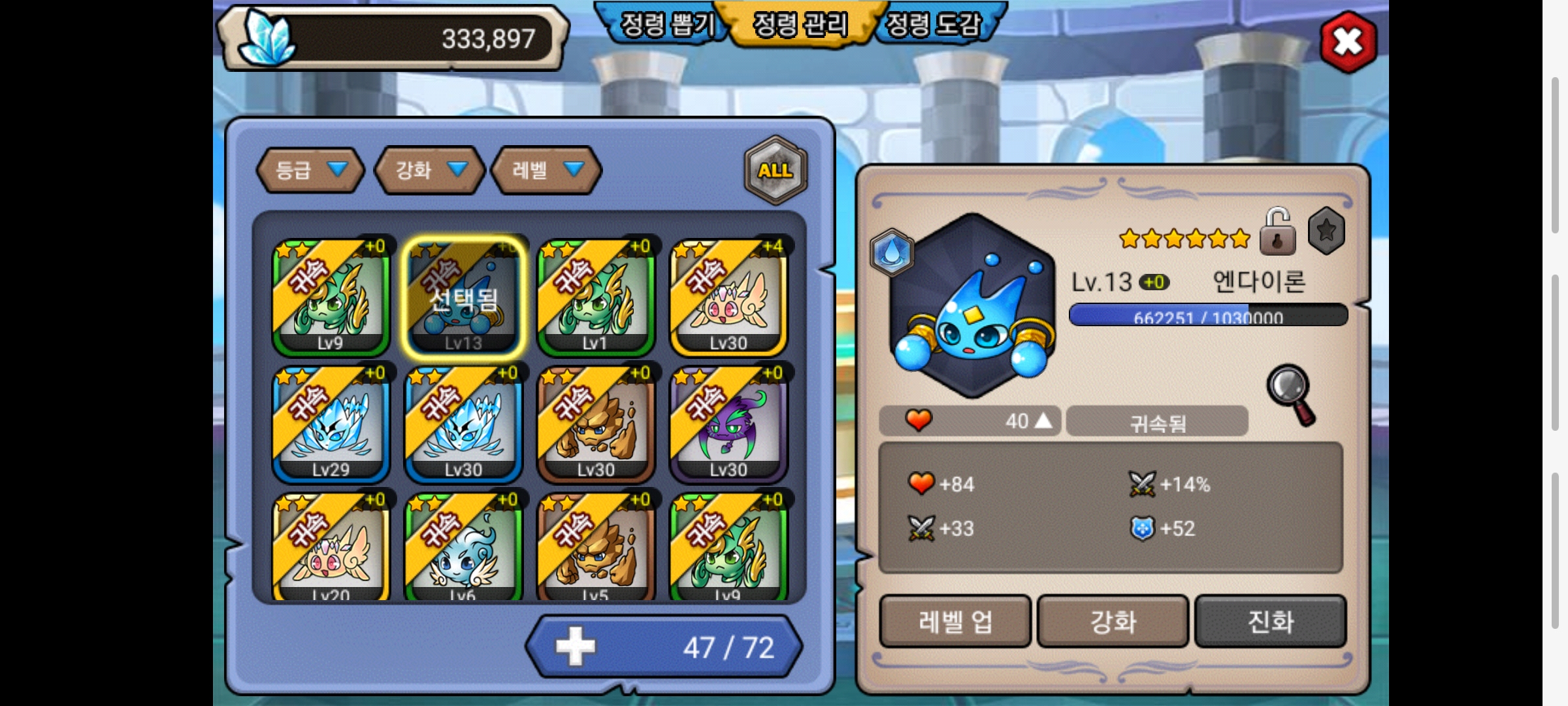
Task: Select the Lv9 green dragon in the top row
Action: pos(331,297)
